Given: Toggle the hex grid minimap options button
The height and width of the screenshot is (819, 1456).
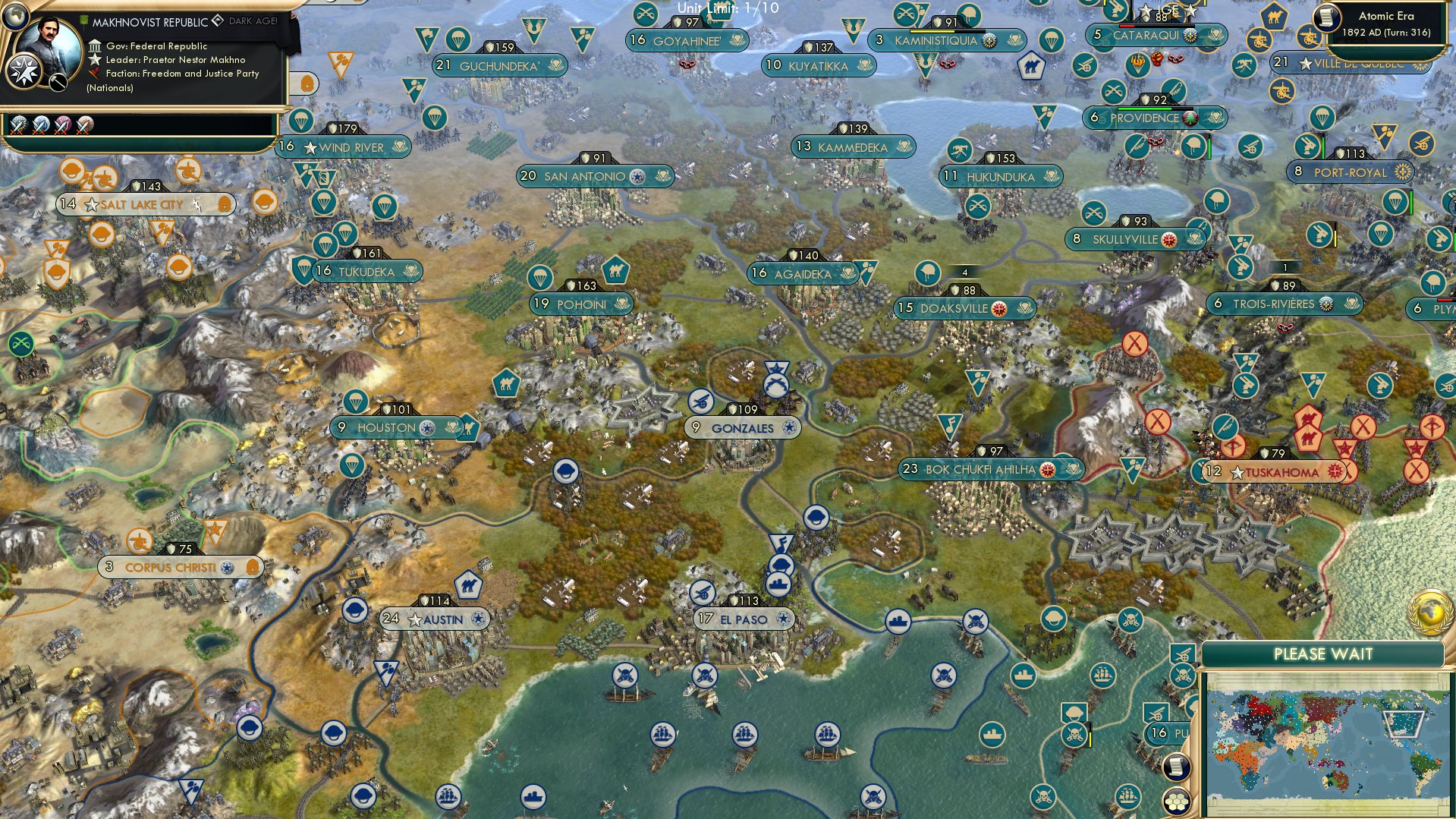Looking at the screenshot, I should coord(1175,802).
